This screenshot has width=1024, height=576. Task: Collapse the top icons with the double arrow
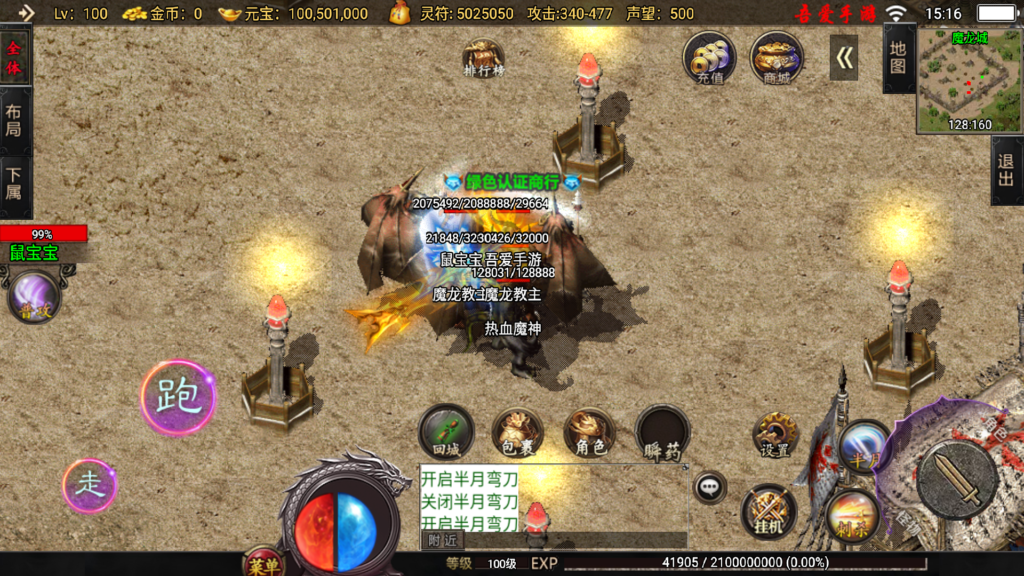[844, 58]
